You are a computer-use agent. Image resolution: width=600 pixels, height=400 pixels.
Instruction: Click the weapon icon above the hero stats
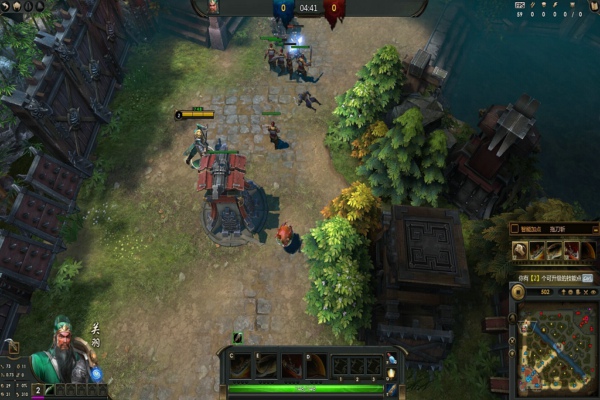click(x=13, y=347)
